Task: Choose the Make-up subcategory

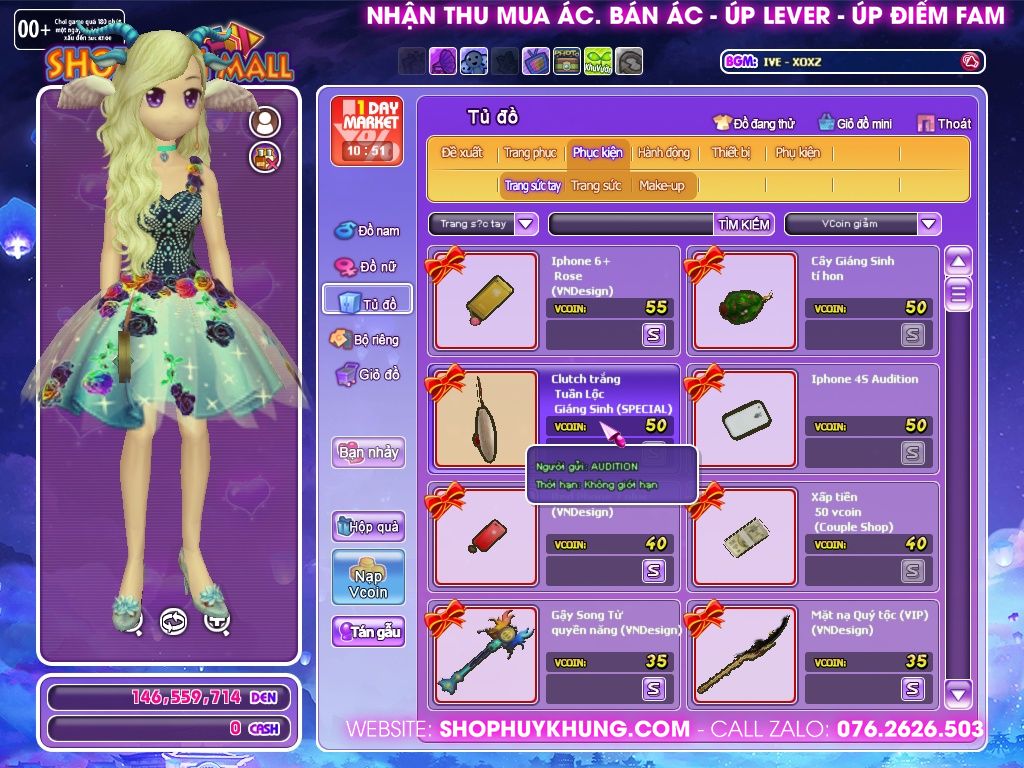Action: point(662,186)
